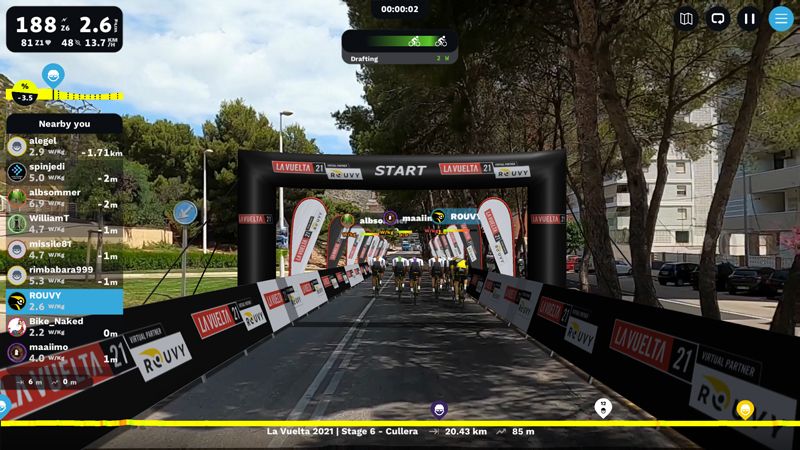This screenshot has height=450, width=800.
Task: Select rider alegel in nearby list
Action: [x=64, y=146]
